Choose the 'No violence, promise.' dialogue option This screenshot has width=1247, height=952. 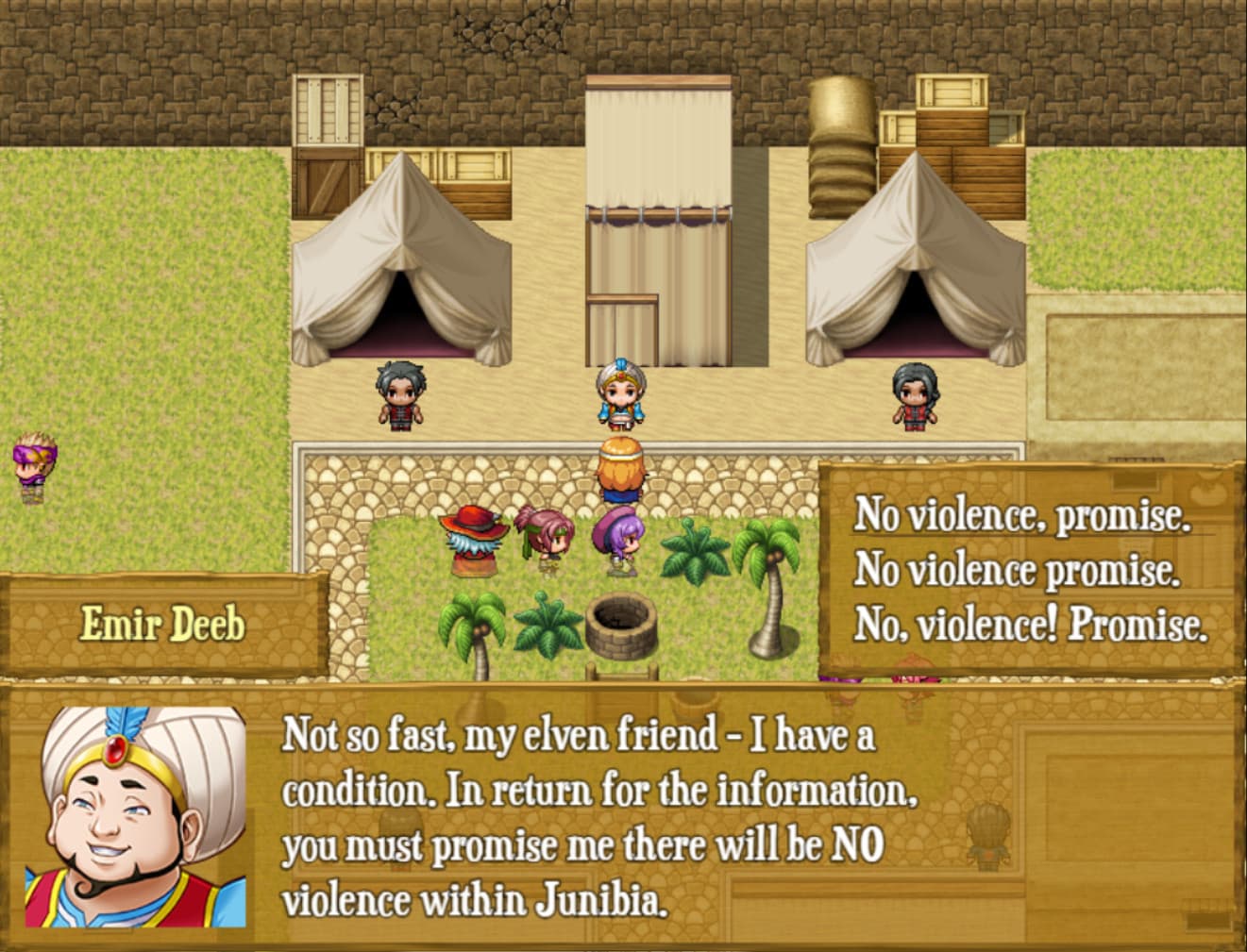1022,517
